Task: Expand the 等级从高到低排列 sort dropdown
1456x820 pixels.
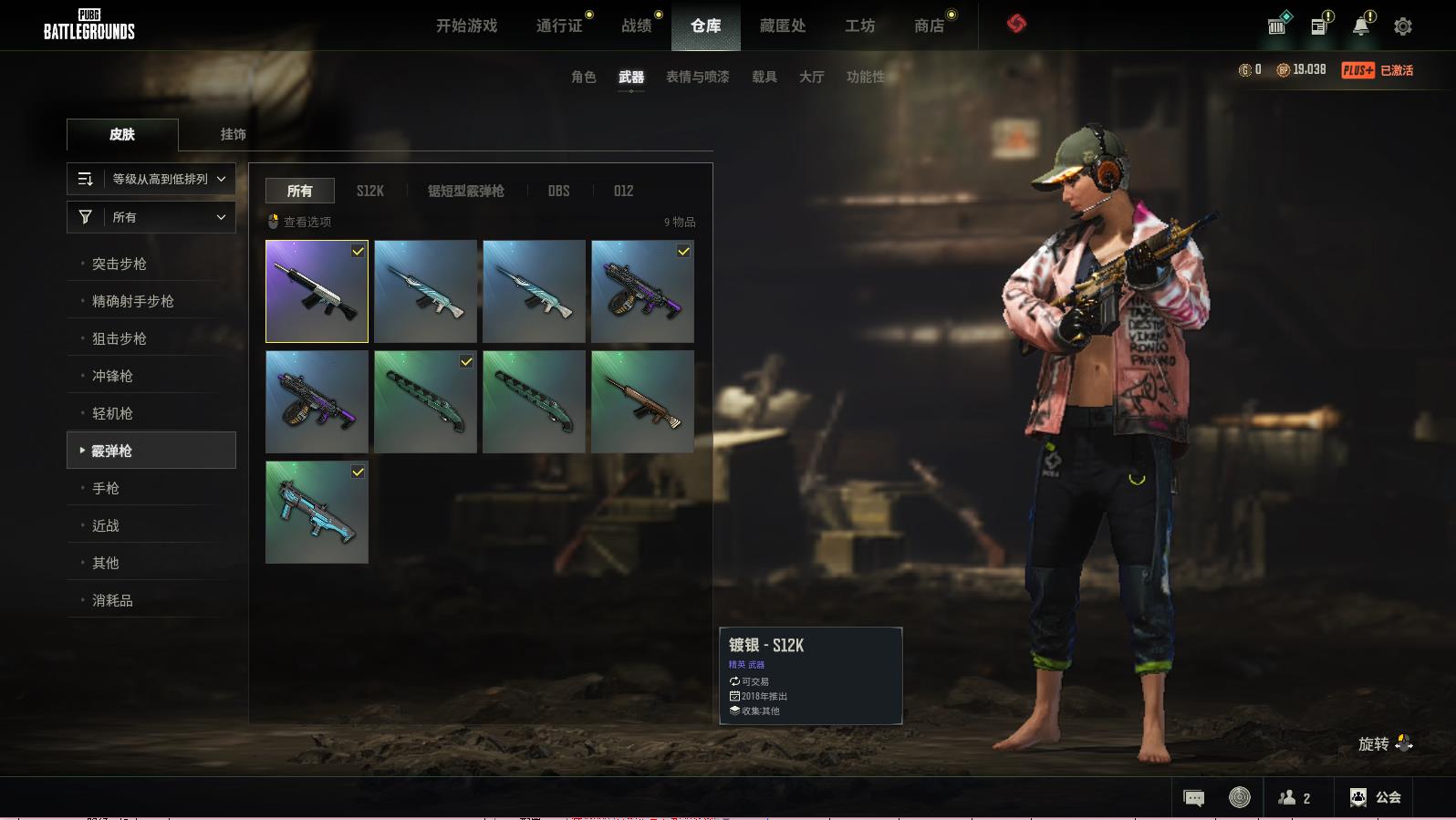Action: pyautogui.click(x=151, y=179)
